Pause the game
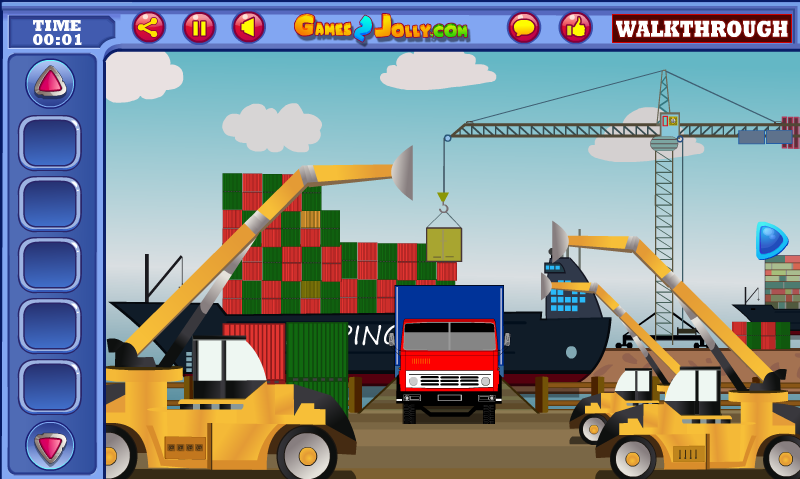The image size is (800, 479). (x=199, y=27)
